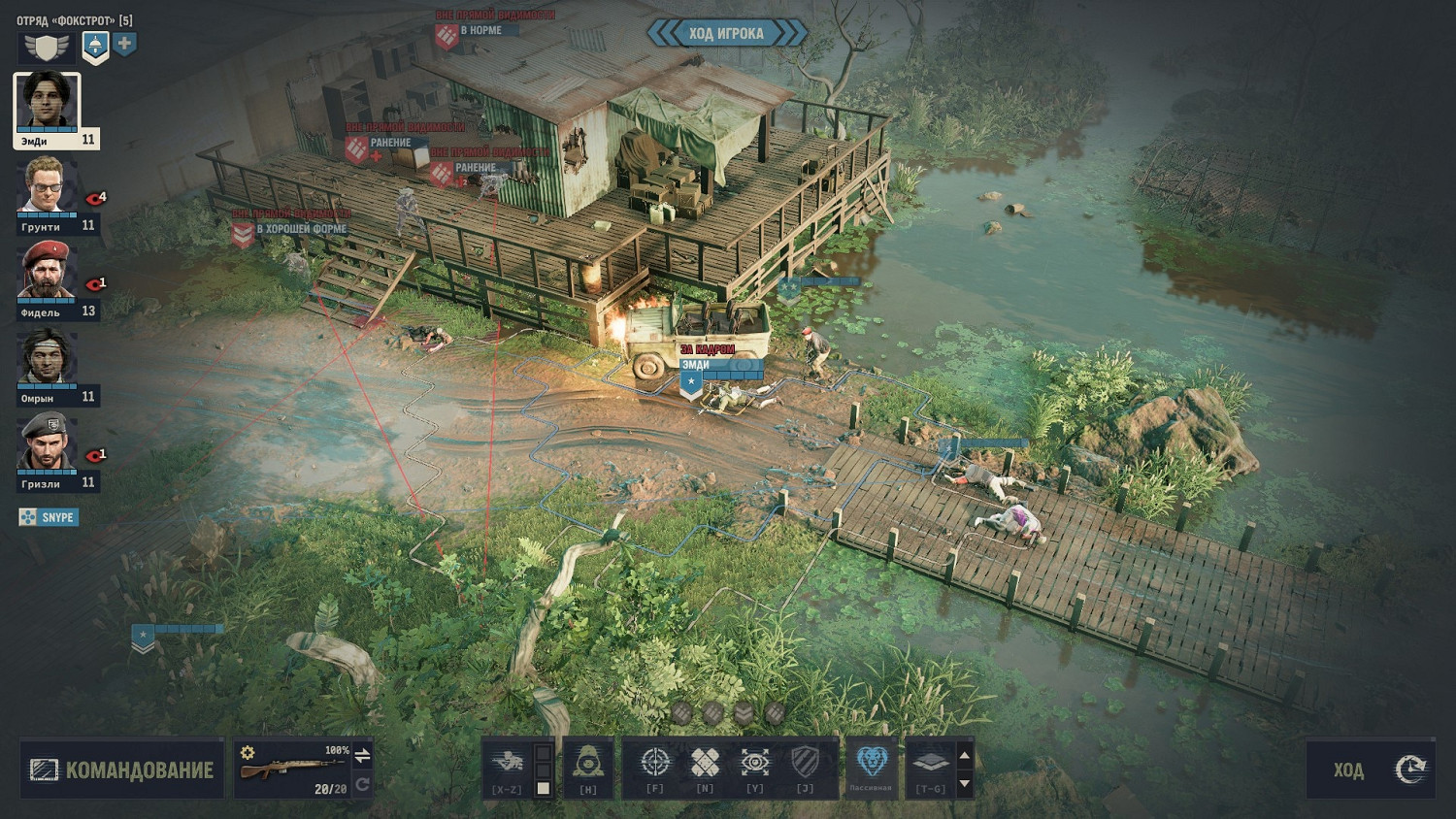
Task: Reload the rifle with circular arrow
Action: pos(362,784)
